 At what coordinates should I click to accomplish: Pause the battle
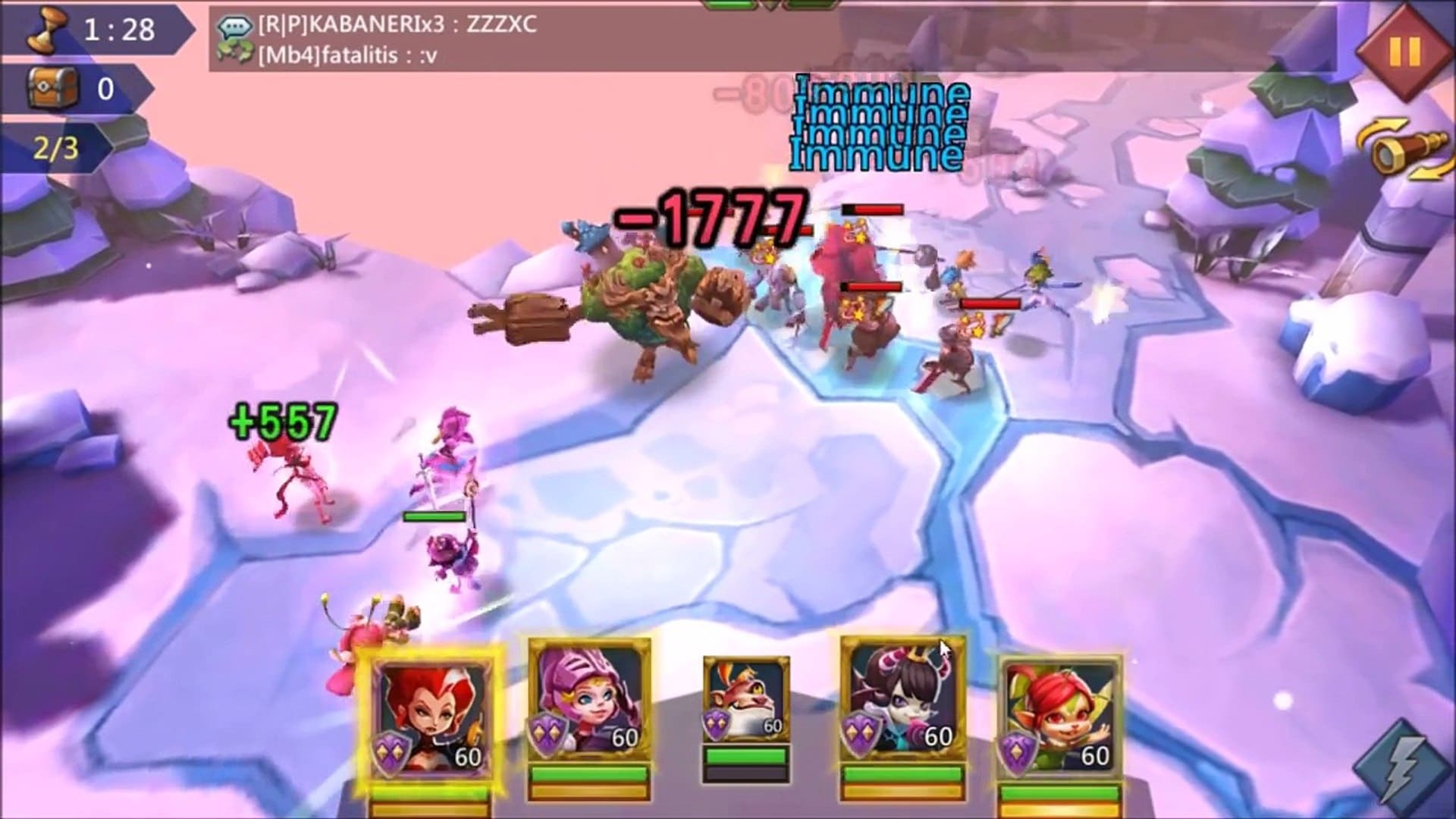pyautogui.click(x=1404, y=52)
